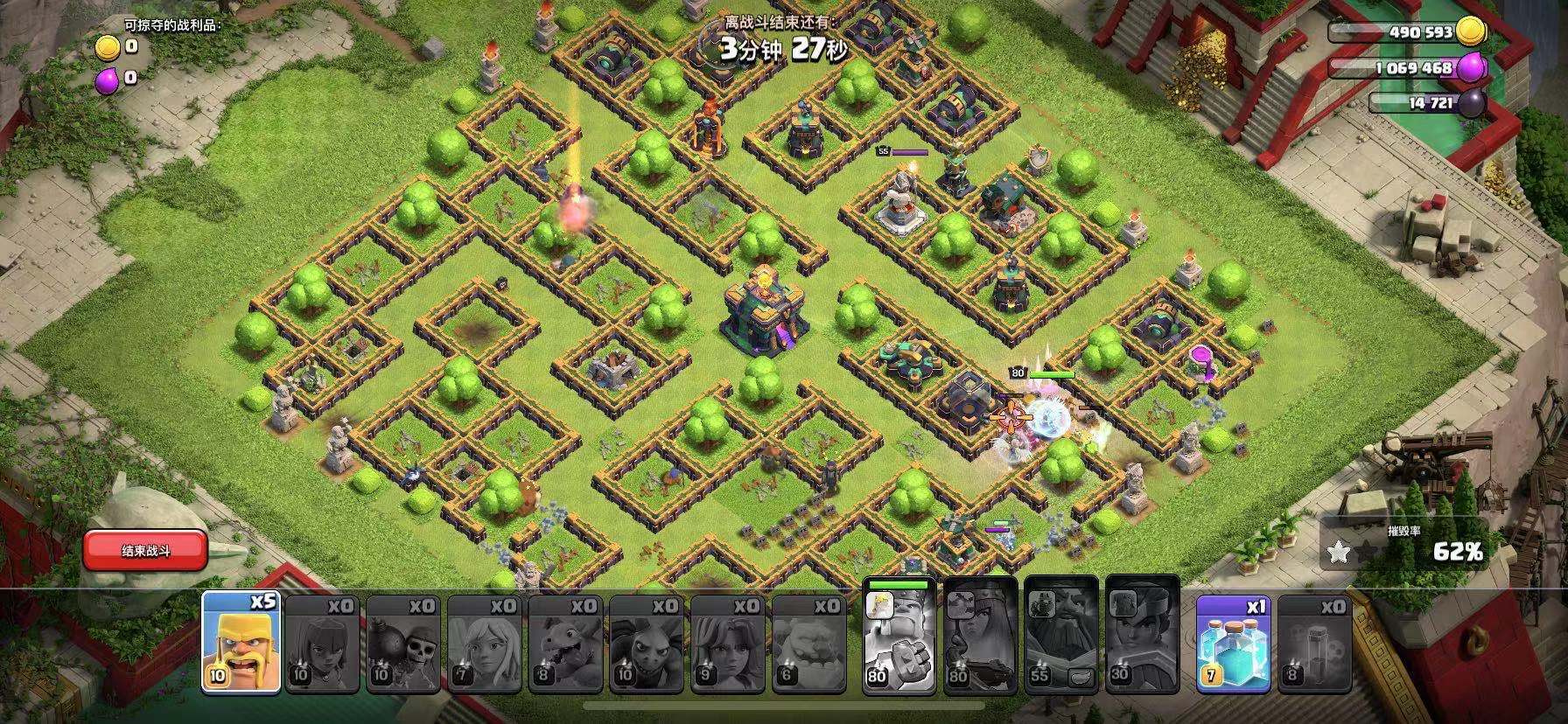The width and height of the screenshot is (1568, 724).
Task: Choose the Baby Dragon troop slot
Action: click(x=565, y=644)
